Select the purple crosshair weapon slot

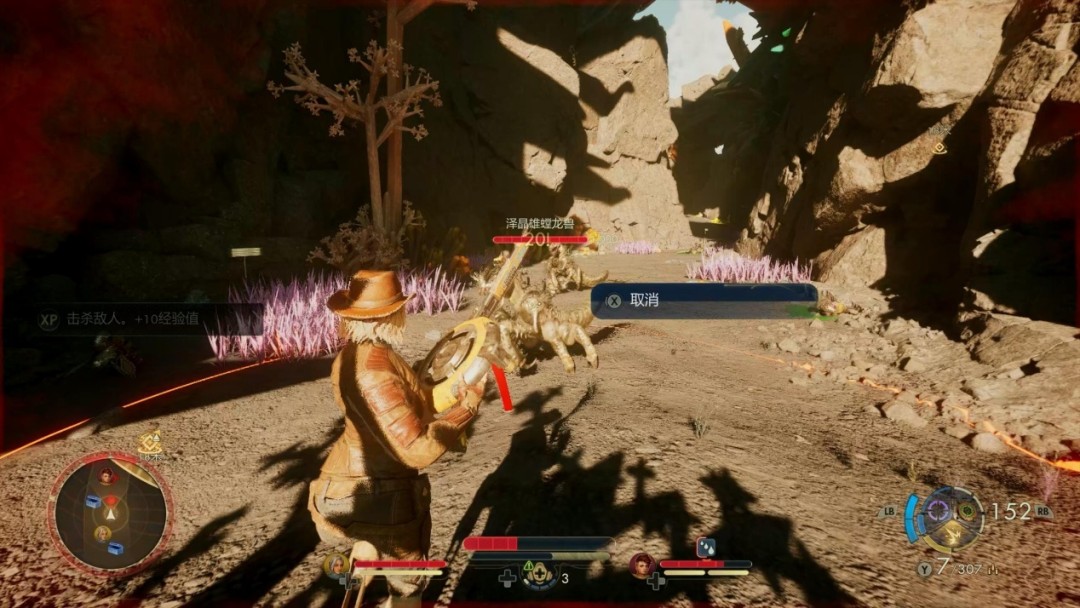click(937, 509)
